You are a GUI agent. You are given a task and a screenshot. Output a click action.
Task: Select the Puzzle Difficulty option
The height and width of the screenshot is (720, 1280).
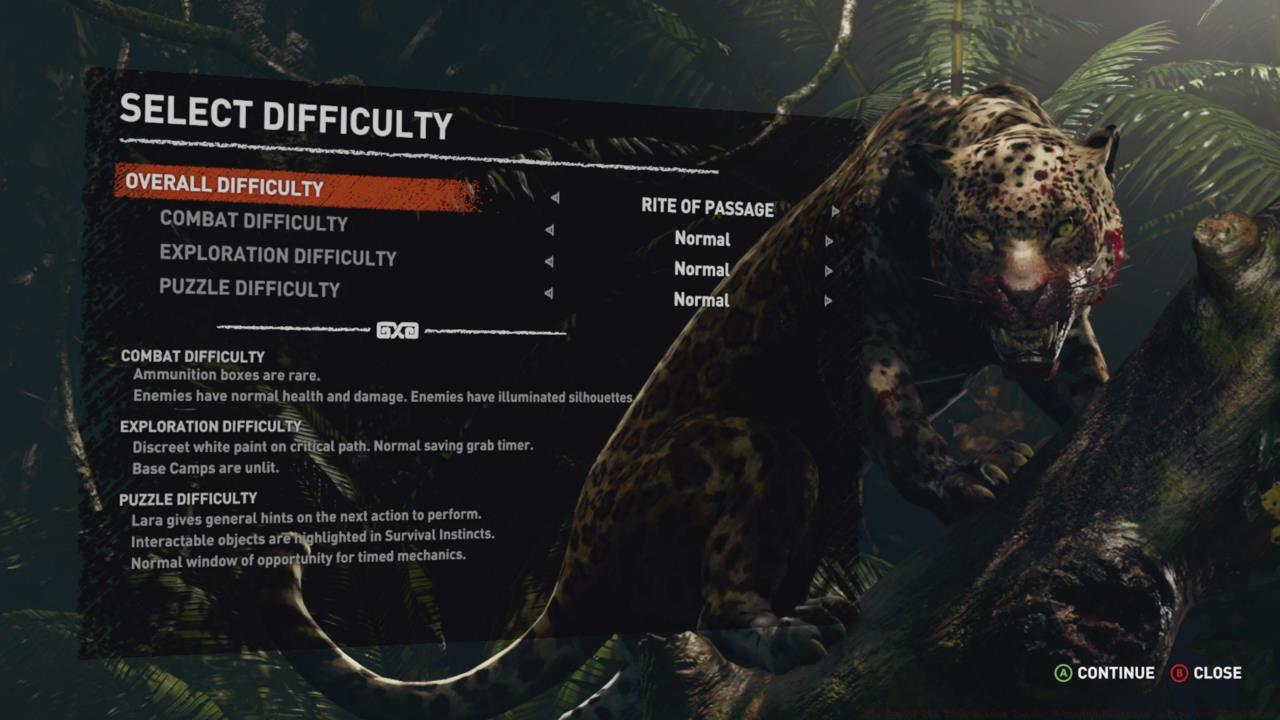(x=251, y=288)
